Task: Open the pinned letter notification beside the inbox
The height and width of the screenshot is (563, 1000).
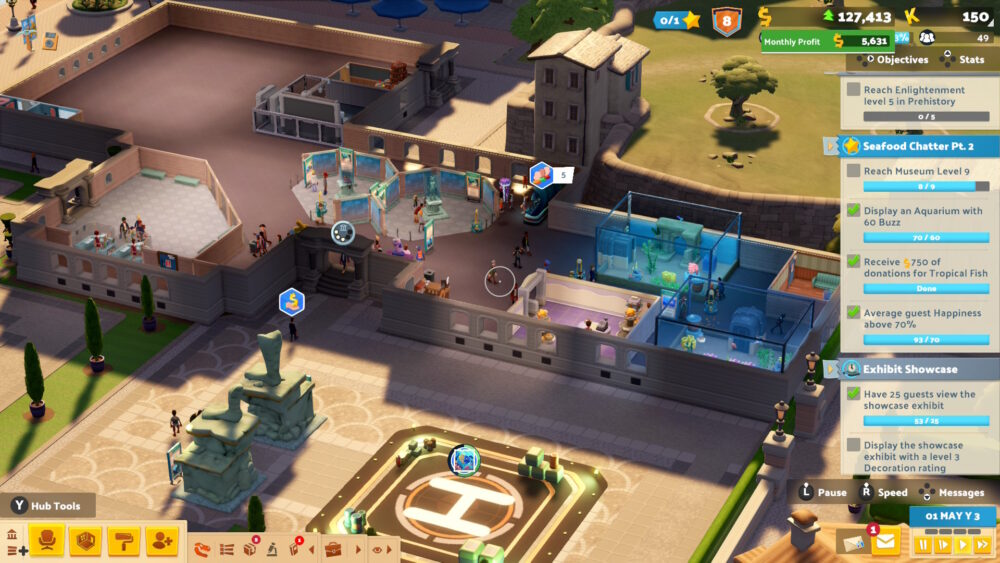Action: pos(855,541)
